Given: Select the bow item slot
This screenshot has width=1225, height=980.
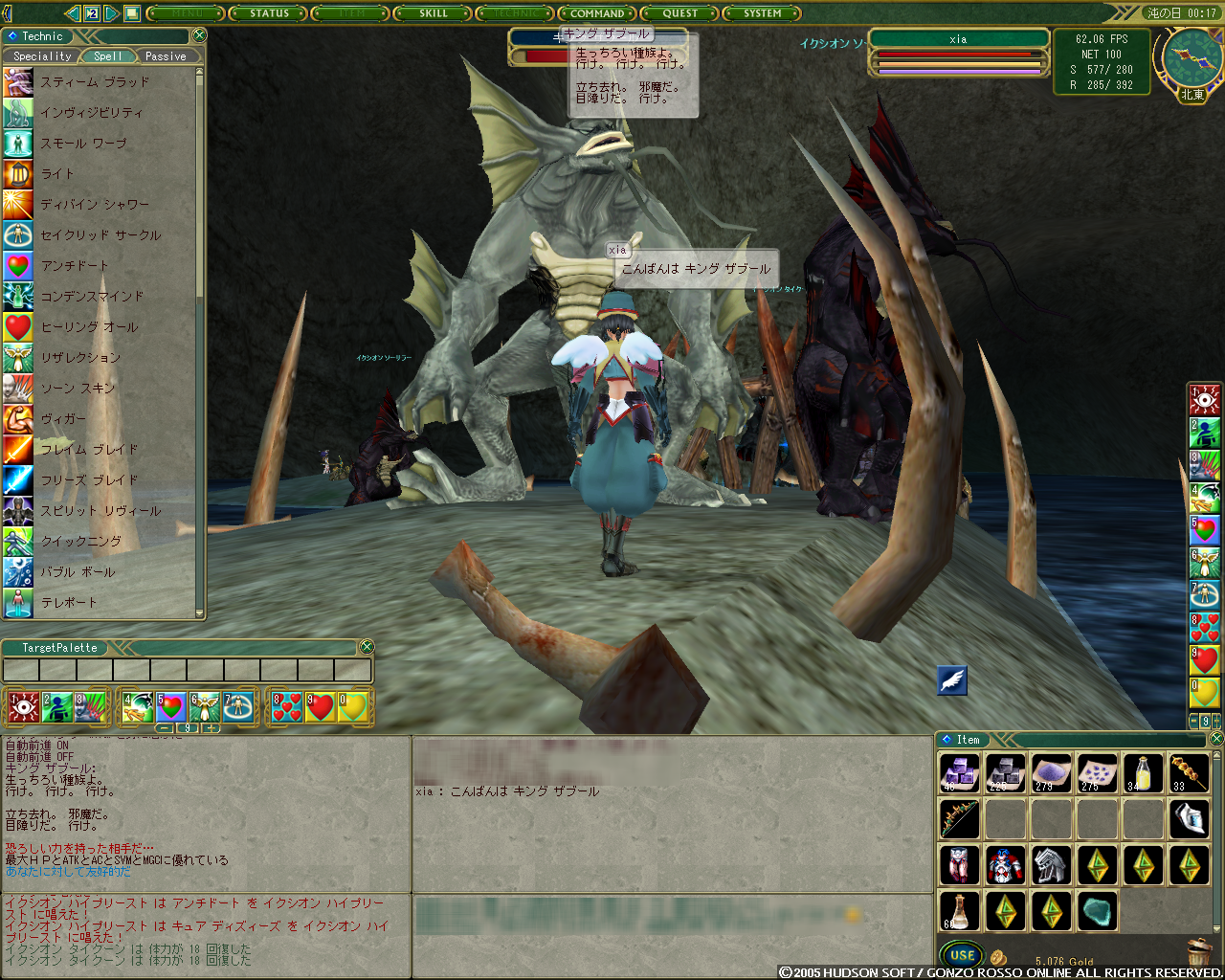Looking at the screenshot, I should pyautogui.click(x=959, y=819).
